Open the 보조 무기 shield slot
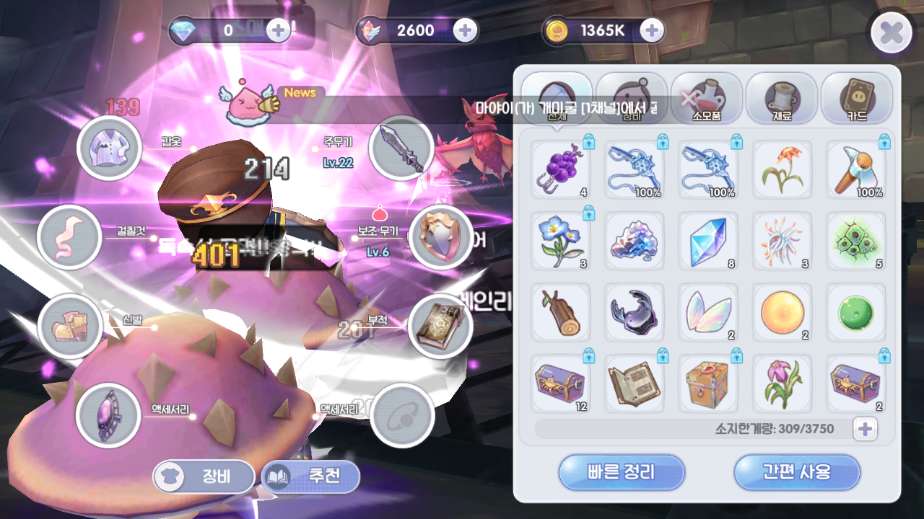The width and height of the screenshot is (924, 519). pyautogui.click(x=440, y=237)
